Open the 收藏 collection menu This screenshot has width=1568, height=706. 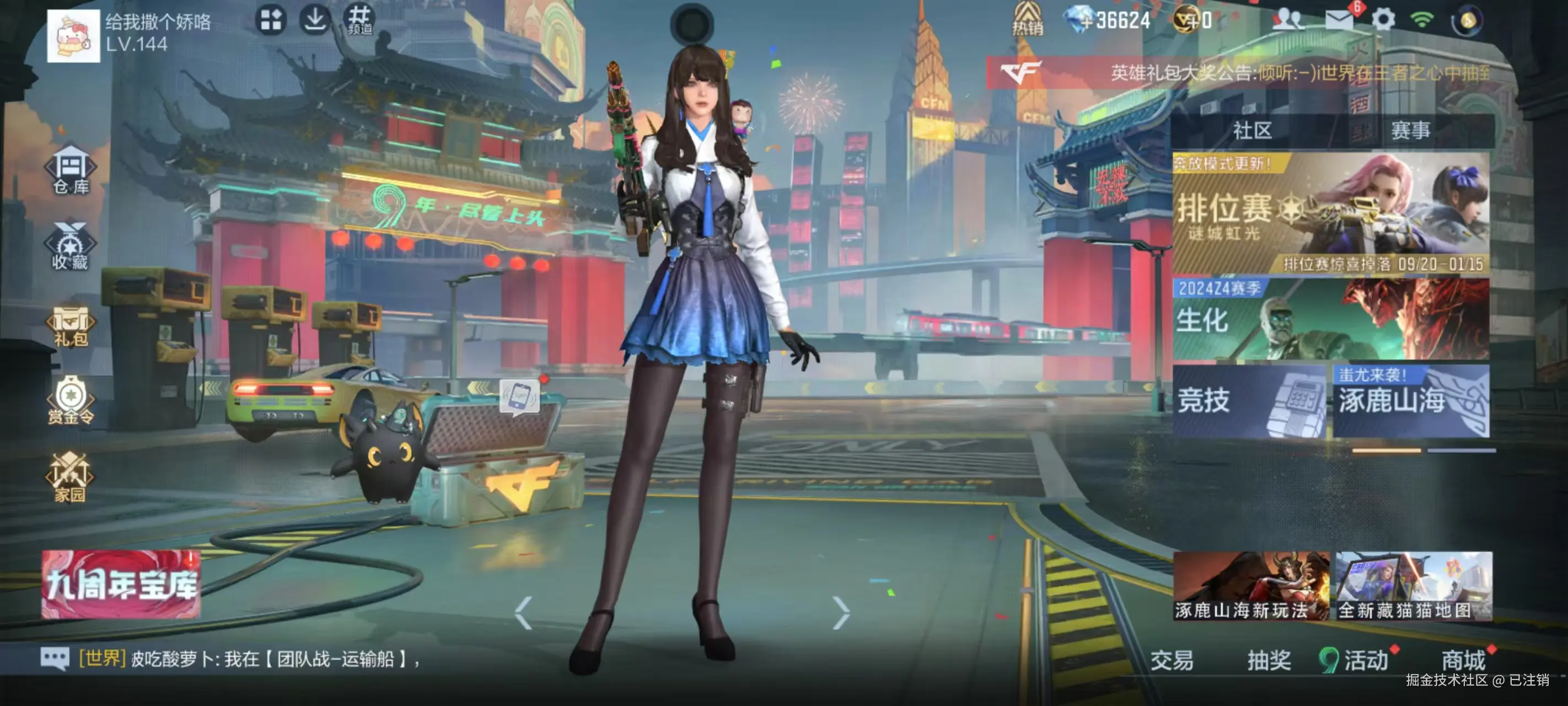(71, 247)
